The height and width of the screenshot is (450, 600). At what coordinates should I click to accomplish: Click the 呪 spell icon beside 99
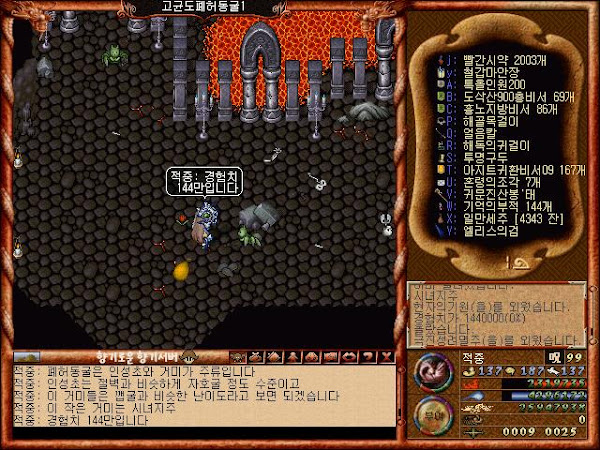coord(556,355)
